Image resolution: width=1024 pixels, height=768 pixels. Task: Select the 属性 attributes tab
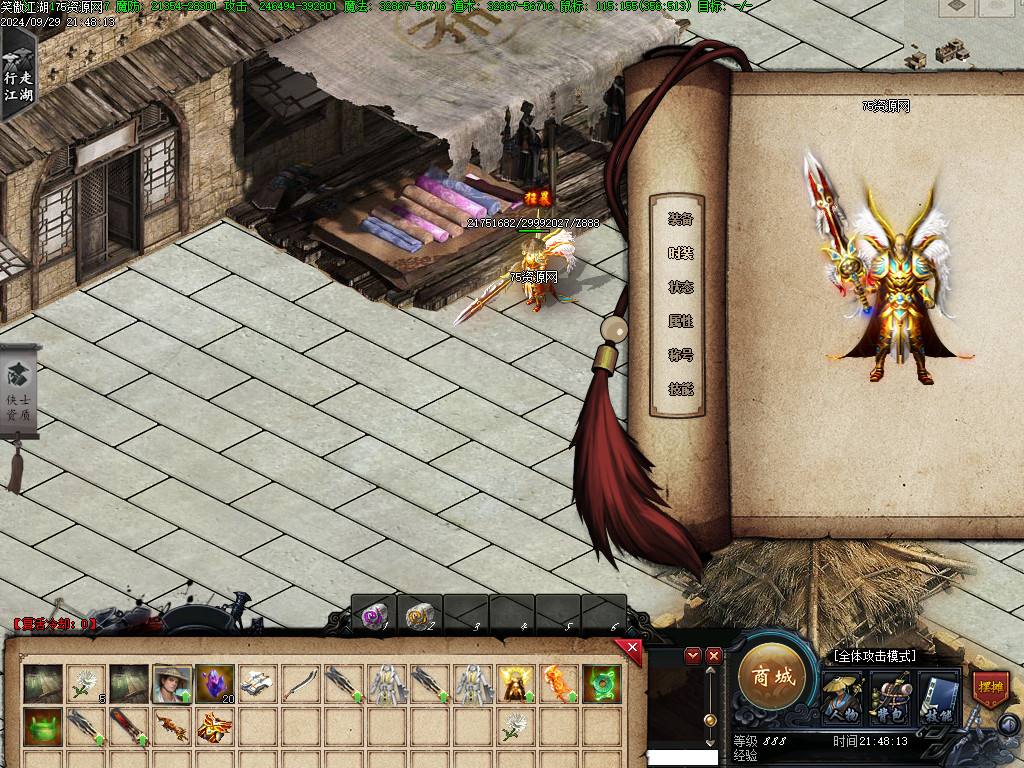tap(681, 321)
